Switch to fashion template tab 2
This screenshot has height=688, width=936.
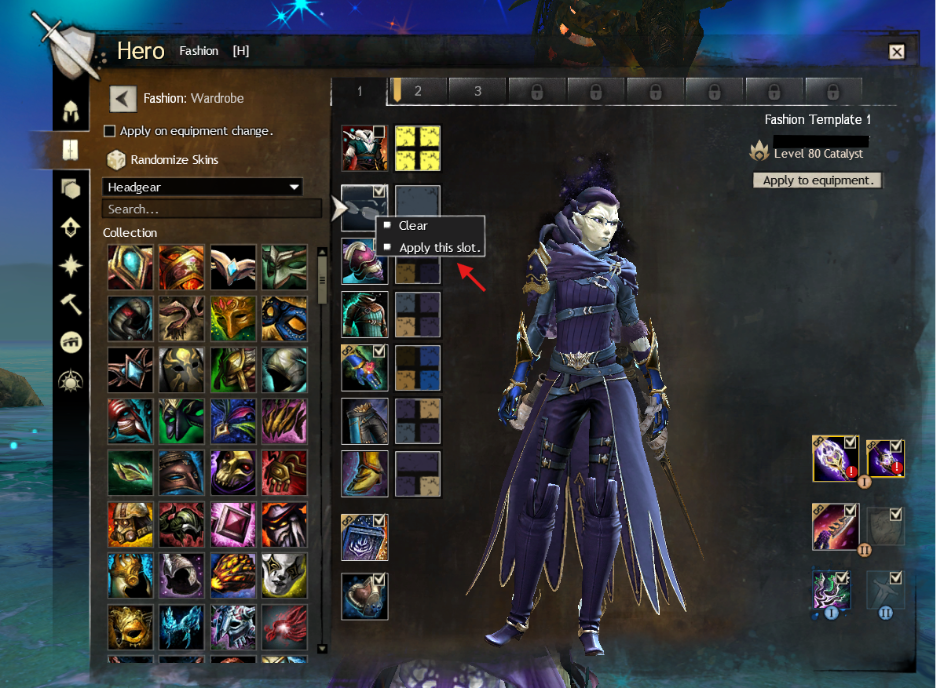pos(418,91)
